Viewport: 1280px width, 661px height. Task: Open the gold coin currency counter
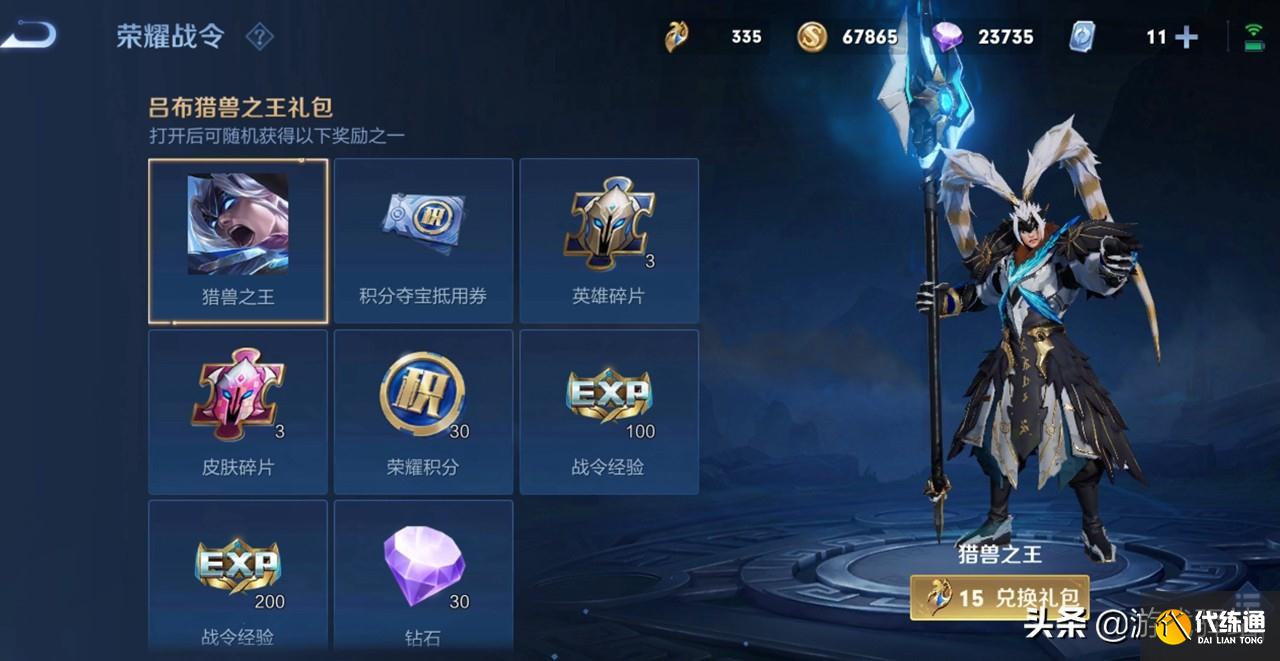point(848,37)
